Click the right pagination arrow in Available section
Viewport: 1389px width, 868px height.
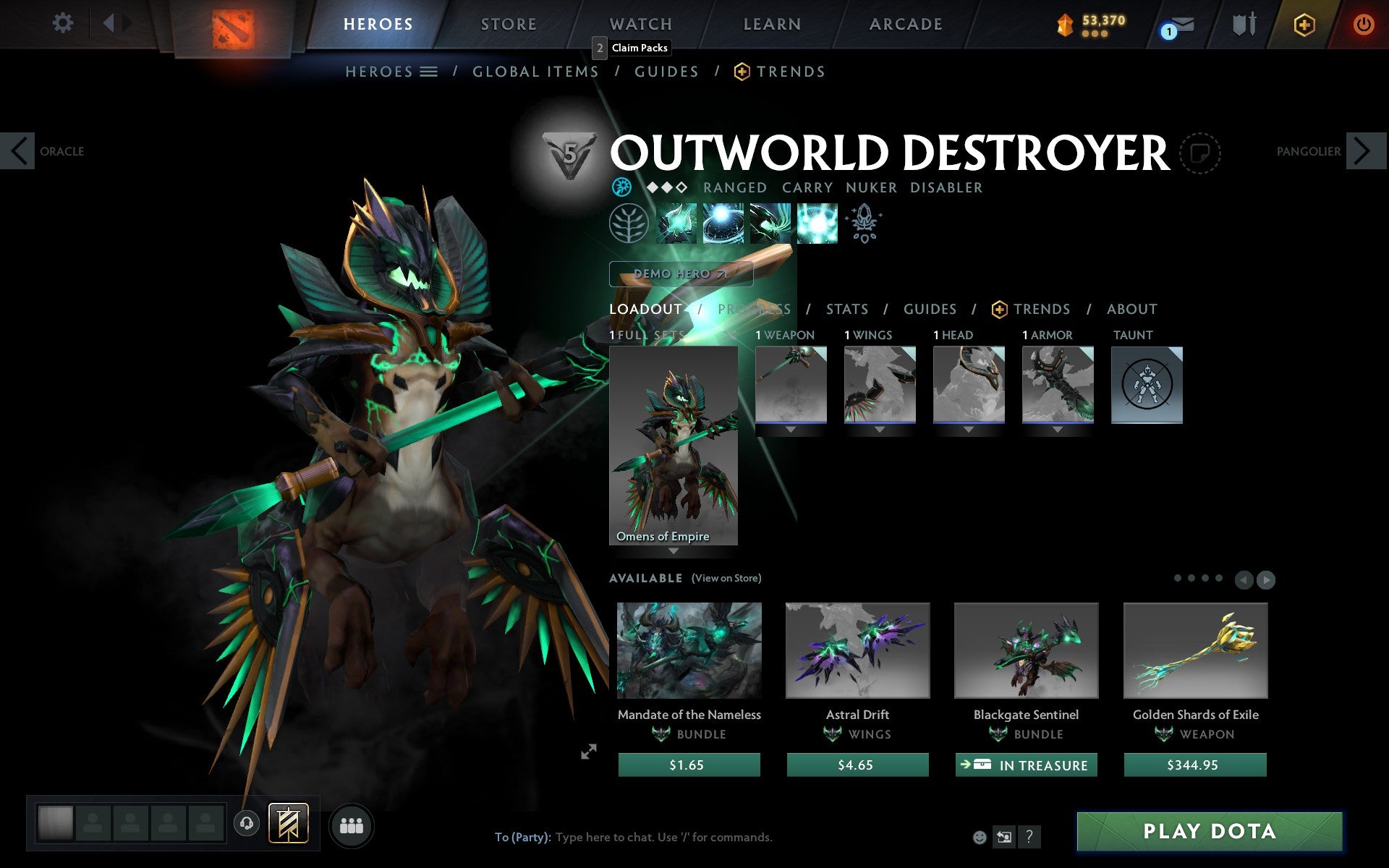click(x=1265, y=579)
